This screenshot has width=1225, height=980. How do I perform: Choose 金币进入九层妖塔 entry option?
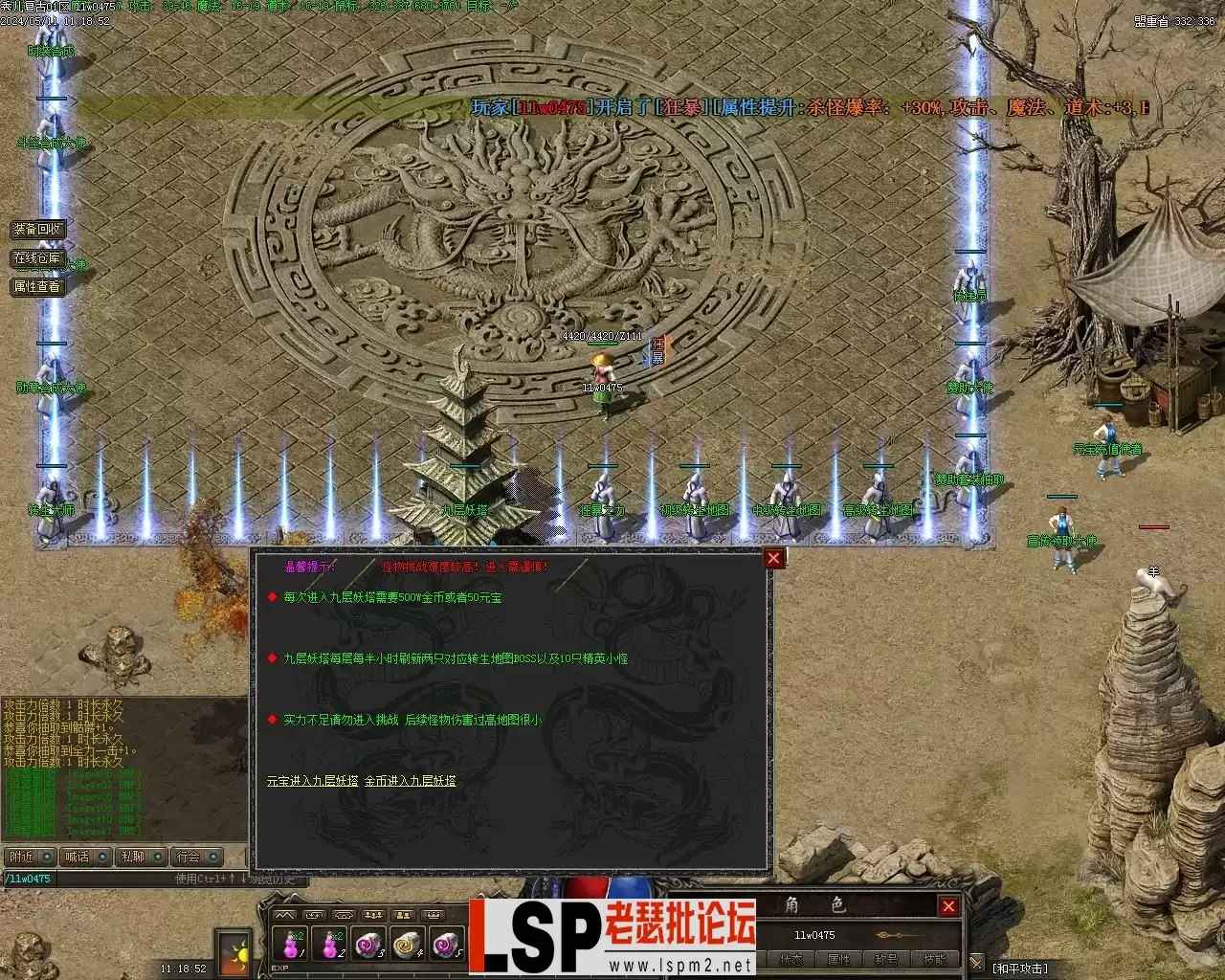(411, 781)
